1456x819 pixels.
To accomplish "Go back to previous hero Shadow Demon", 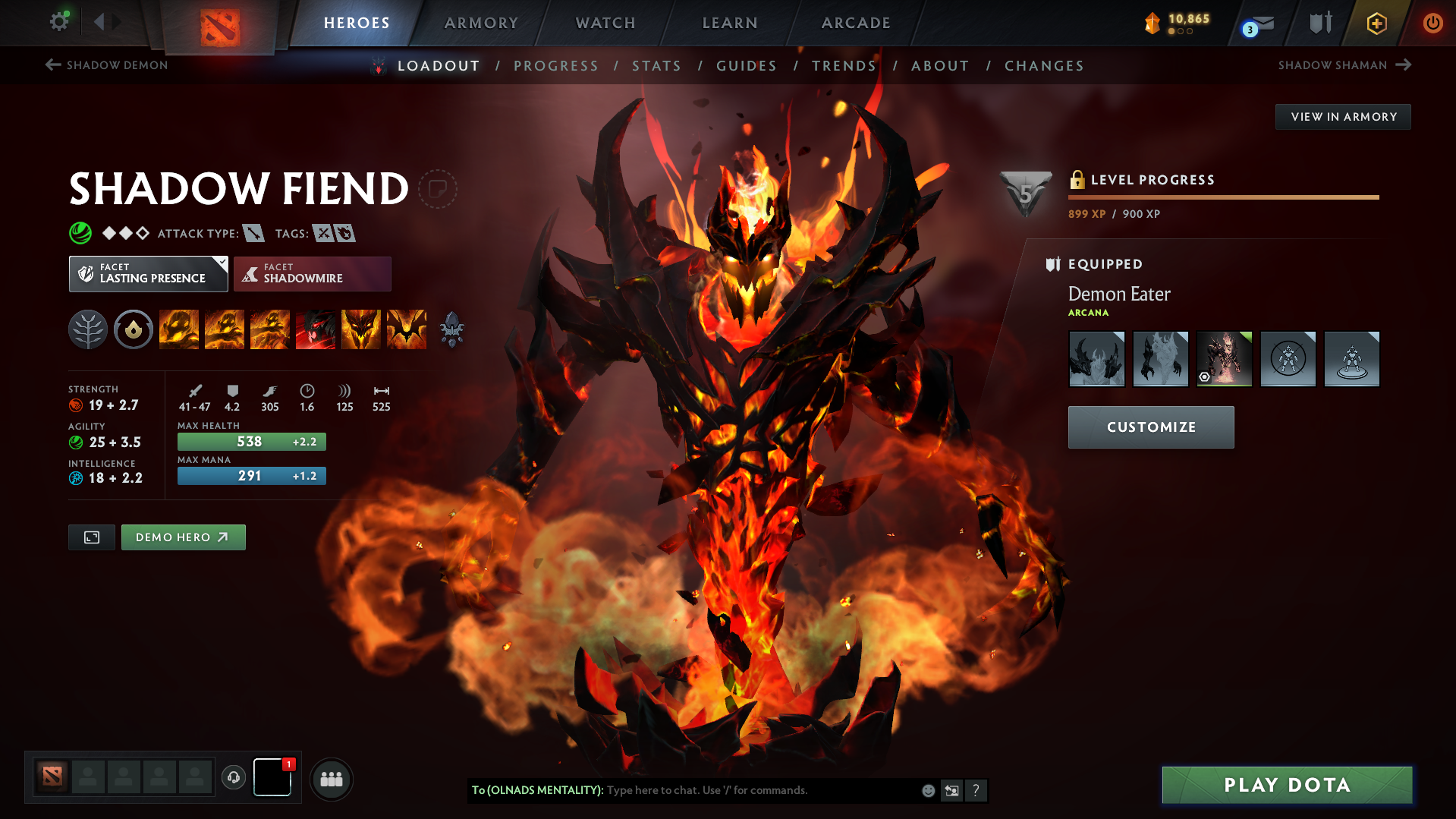I will point(107,65).
